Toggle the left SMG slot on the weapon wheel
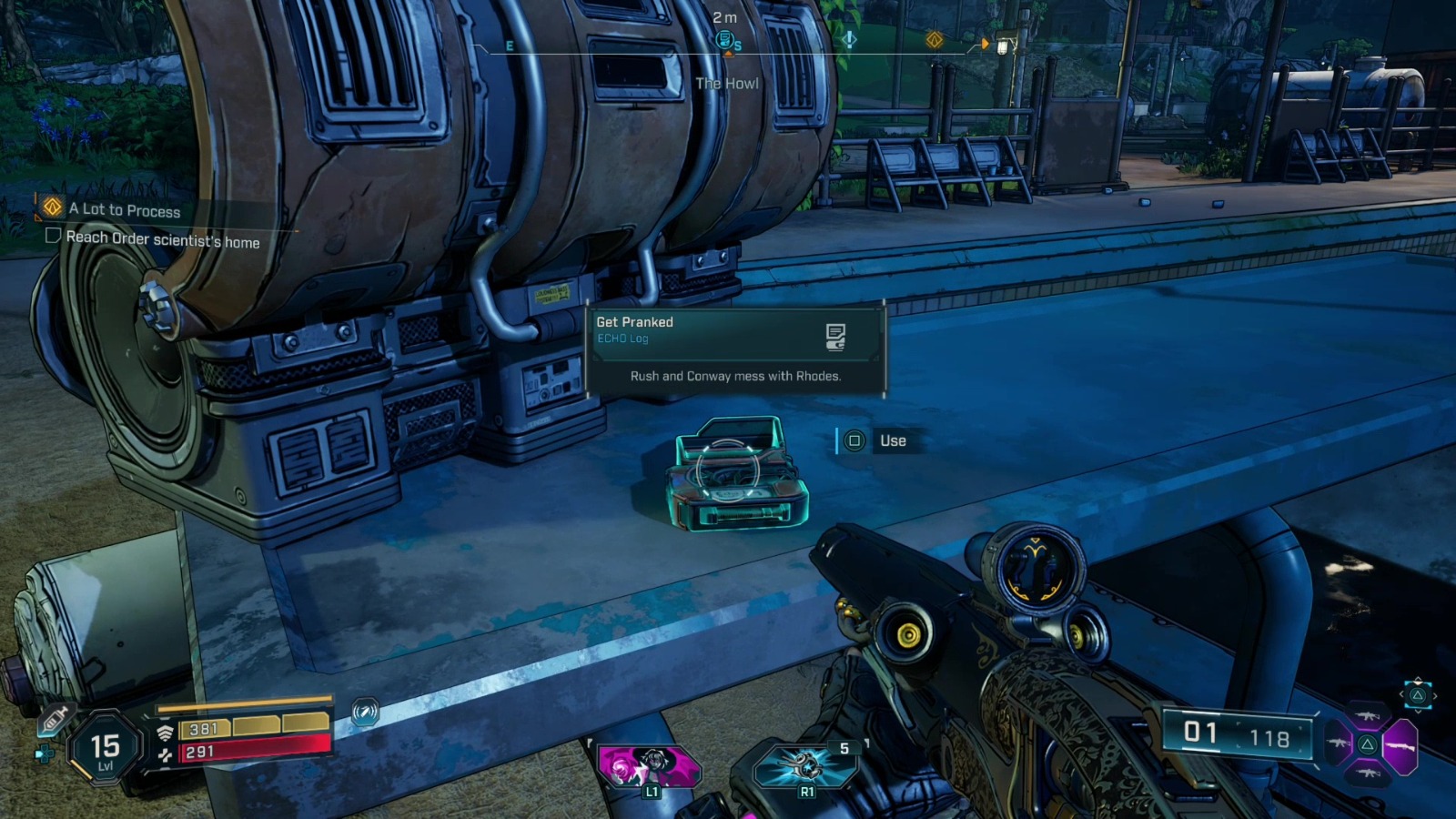 (x=1338, y=742)
